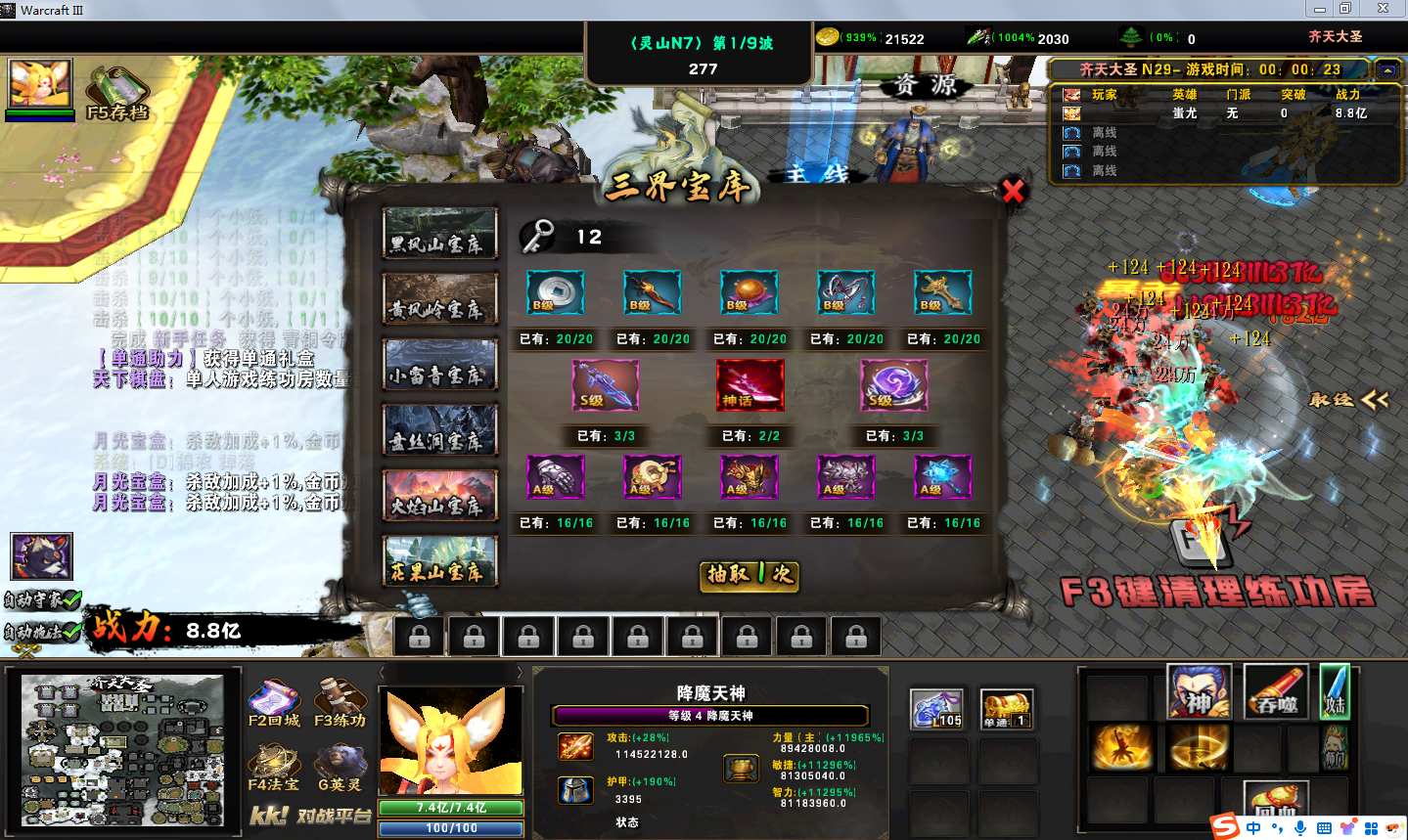Select the 小雷音宝库 tab
This screenshot has width=1408, height=840.
(439, 364)
